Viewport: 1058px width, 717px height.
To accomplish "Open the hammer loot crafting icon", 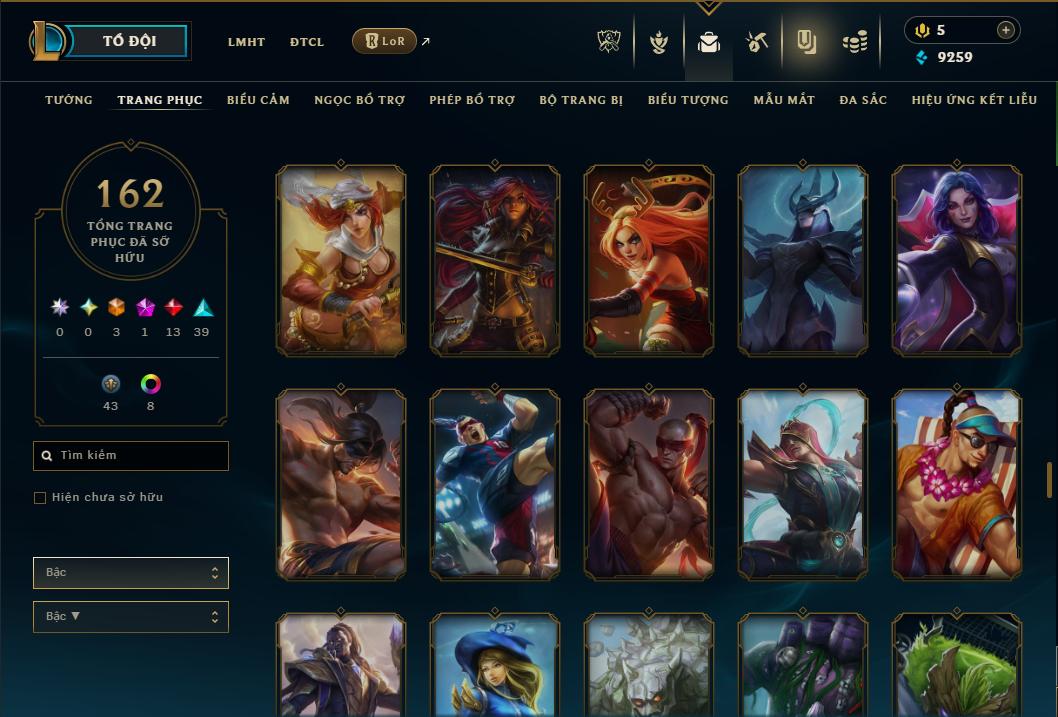I will (x=757, y=42).
